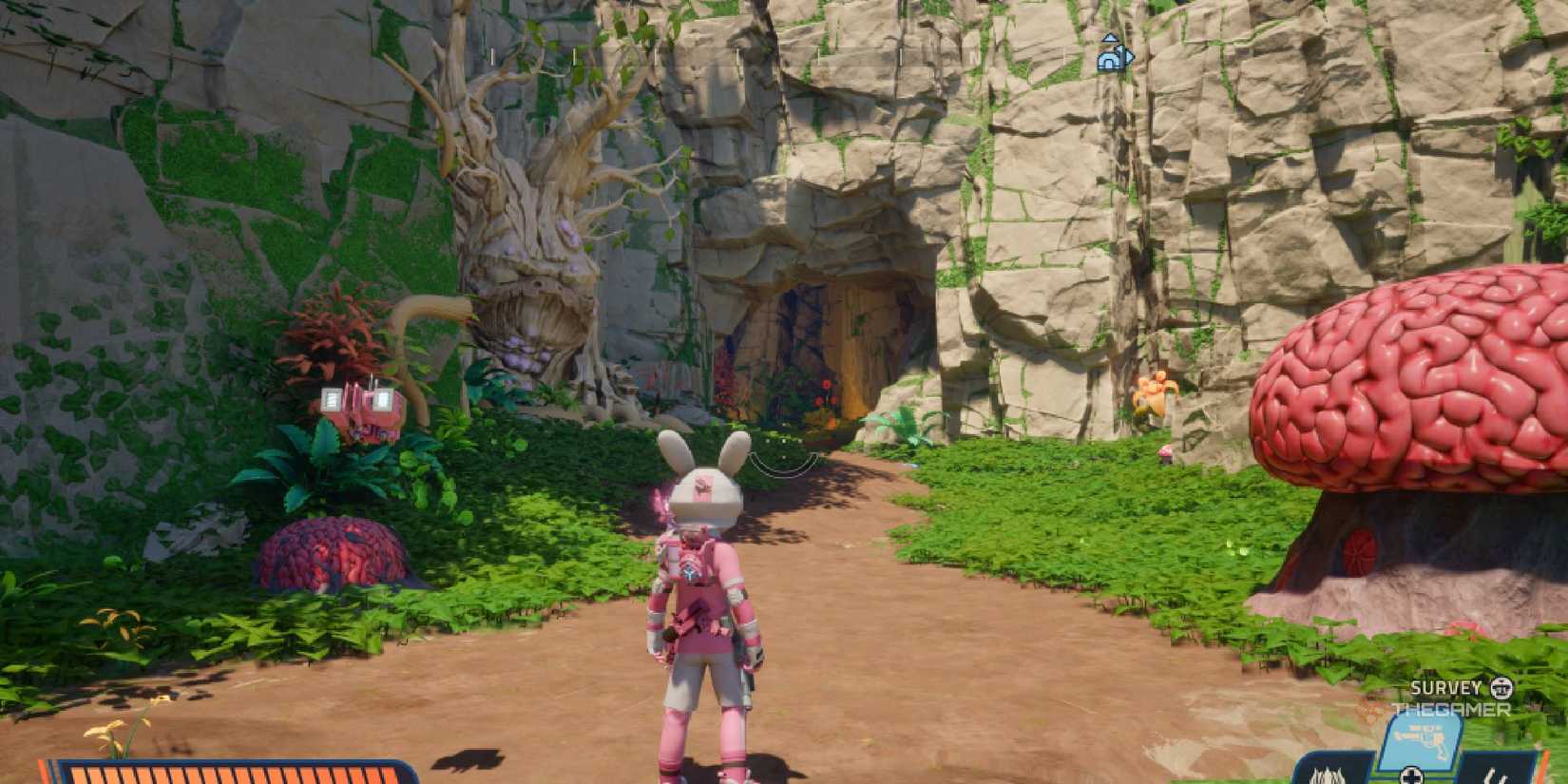
Task: Select the survey pistol icon in the HUD
Action: tap(1418, 738)
